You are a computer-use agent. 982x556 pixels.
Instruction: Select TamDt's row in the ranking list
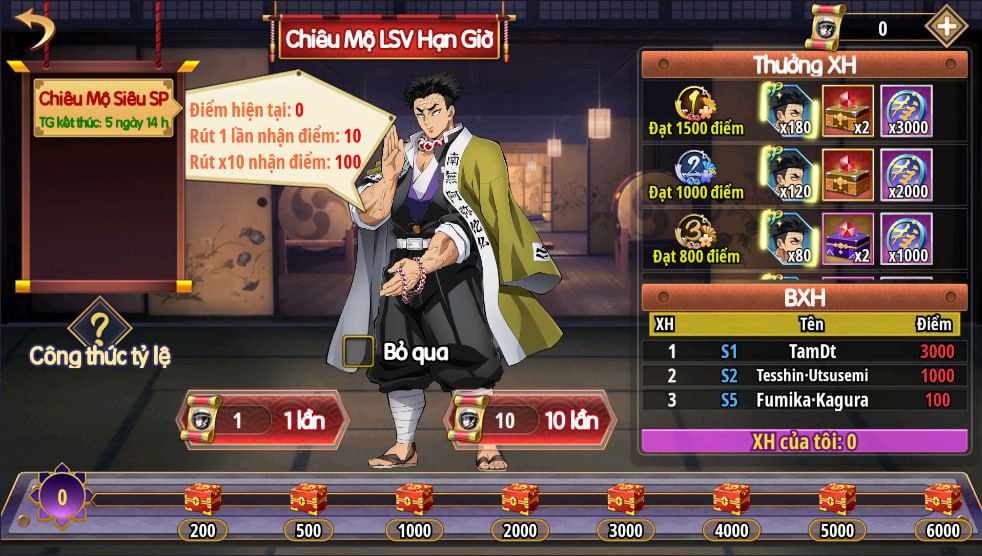(804, 351)
